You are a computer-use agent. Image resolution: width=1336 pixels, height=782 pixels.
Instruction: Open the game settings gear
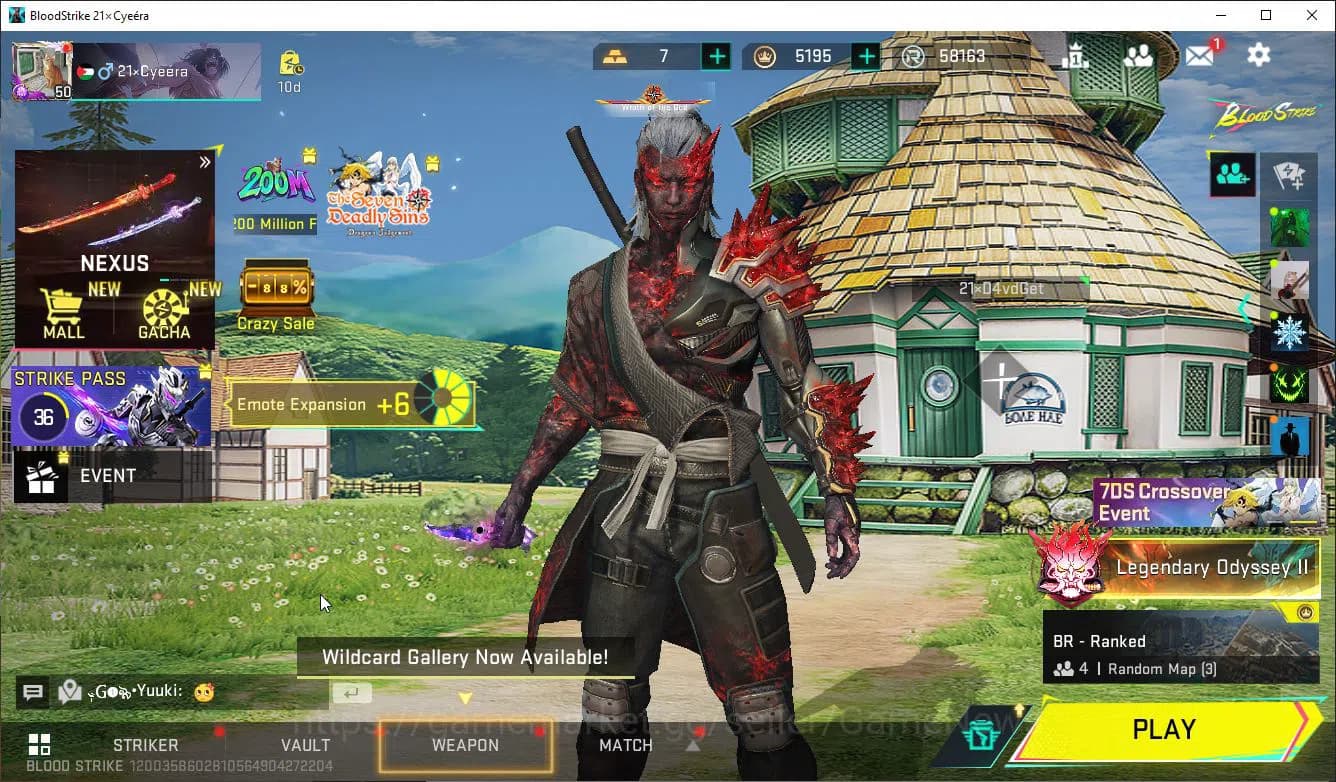(x=1258, y=56)
